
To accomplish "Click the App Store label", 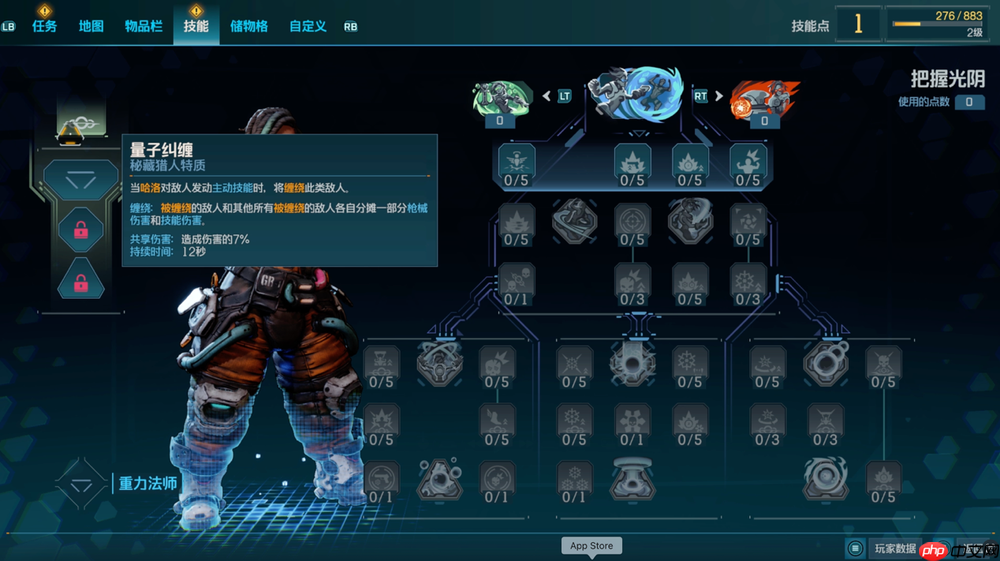I will pyautogui.click(x=591, y=546).
